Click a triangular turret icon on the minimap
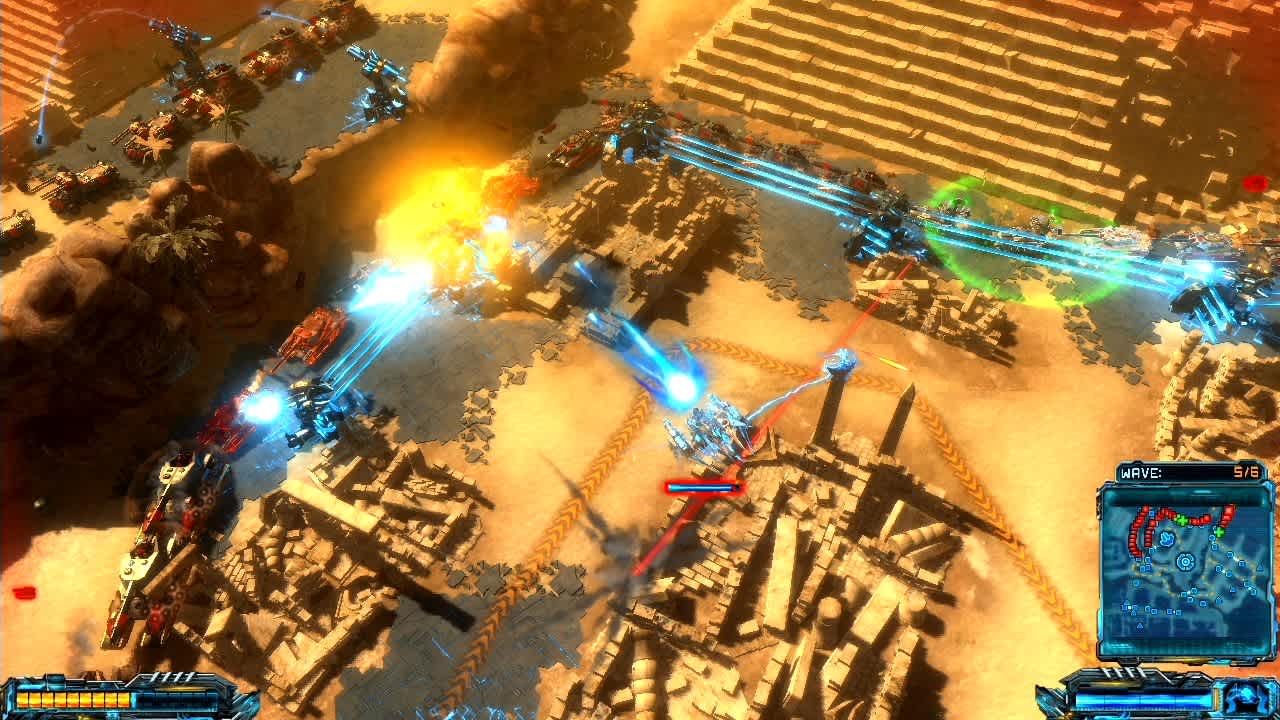This screenshot has height=720, width=1280. click(1258, 564)
